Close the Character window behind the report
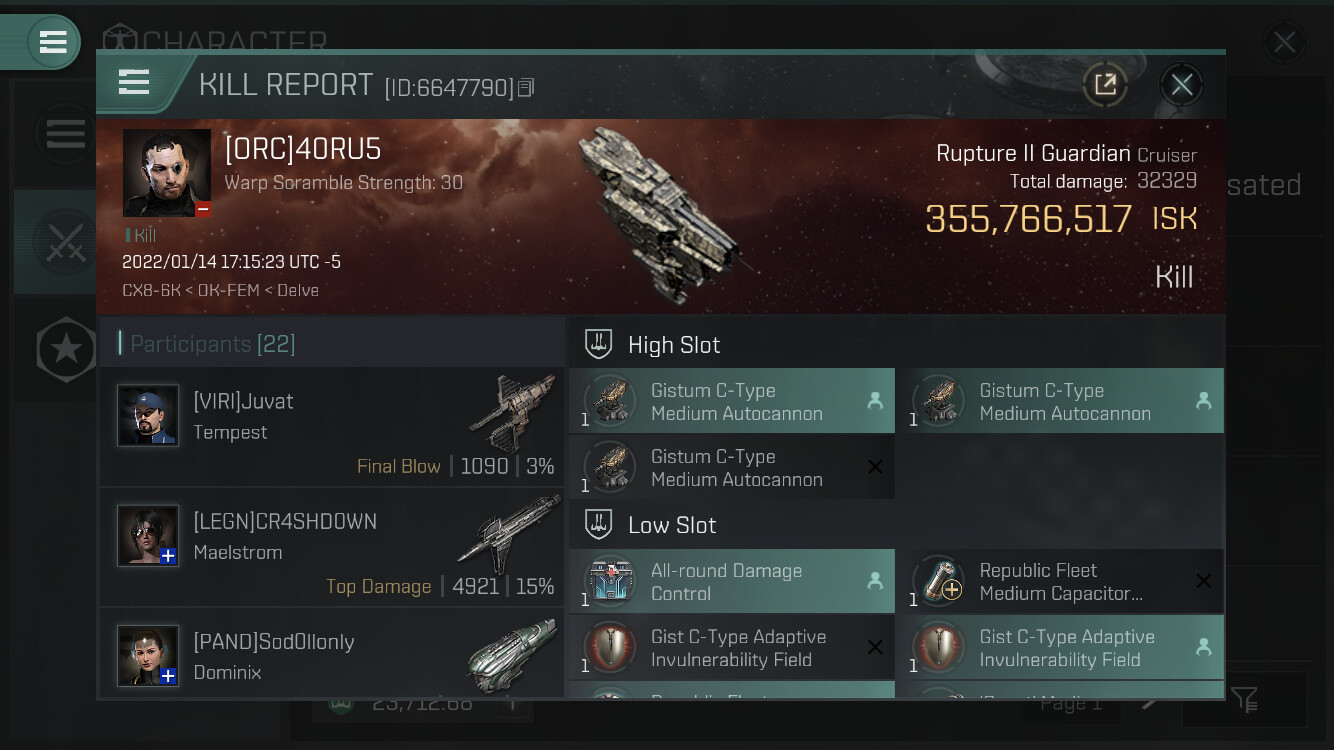This screenshot has height=750, width=1334. [1284, 42]
